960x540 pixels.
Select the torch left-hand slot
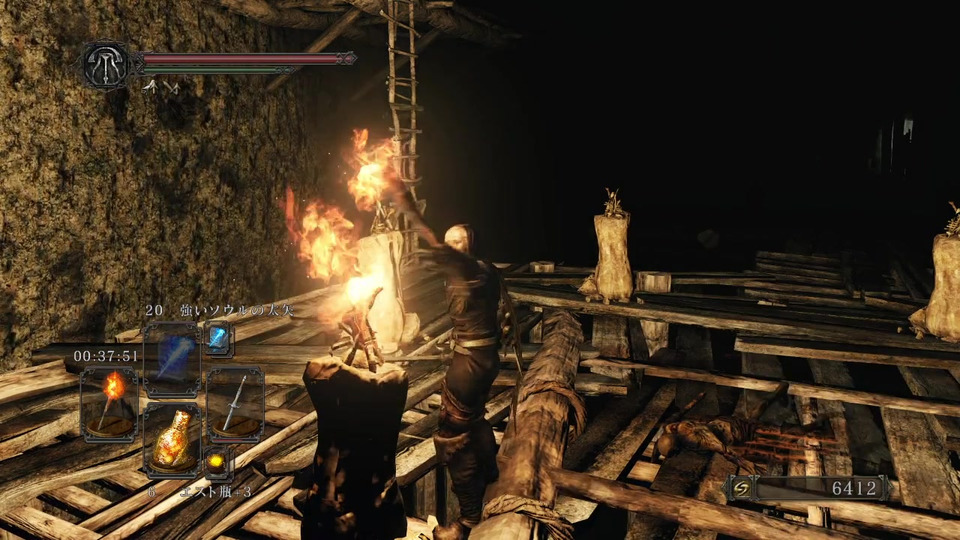[x=110, y=404]
